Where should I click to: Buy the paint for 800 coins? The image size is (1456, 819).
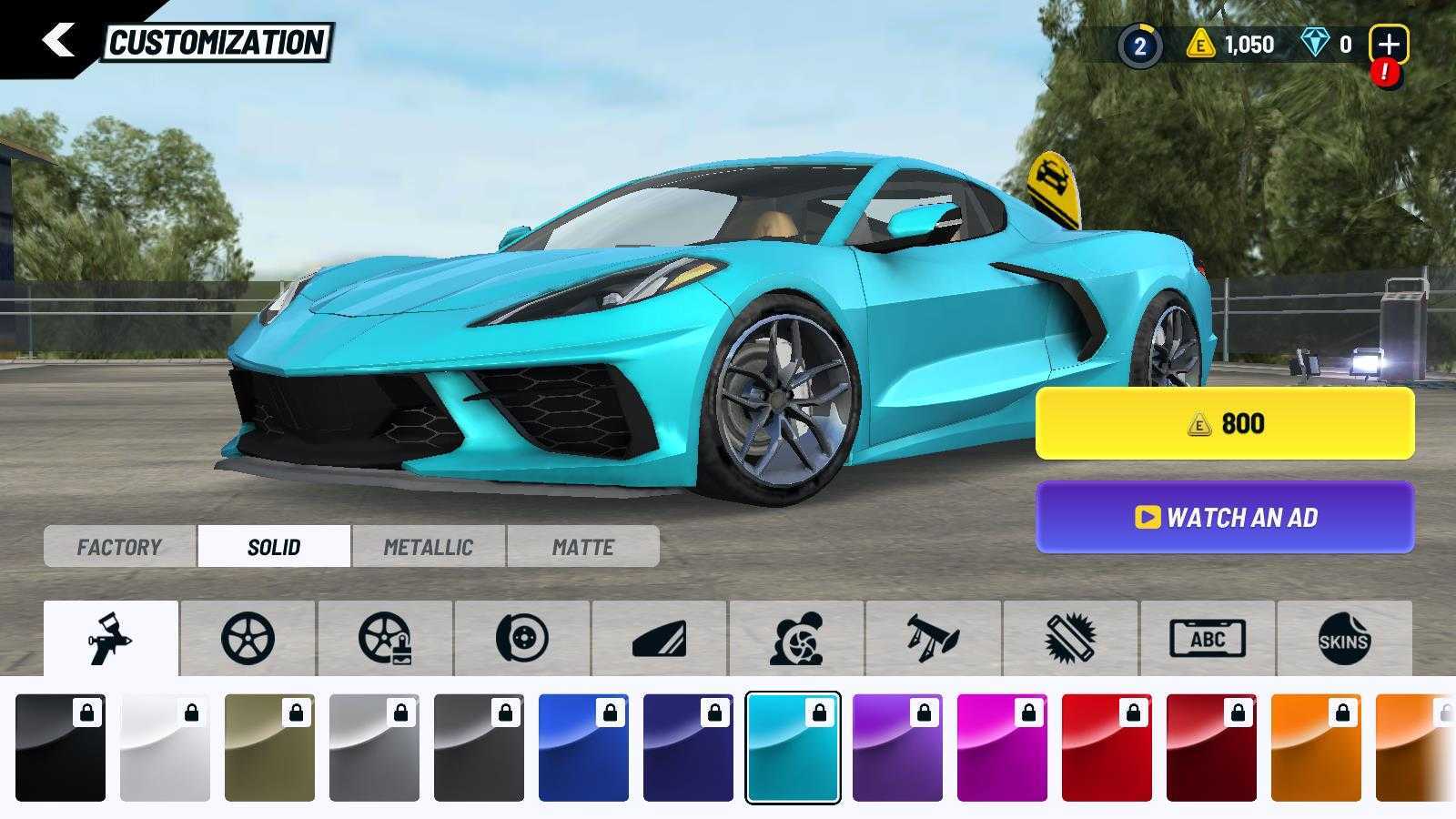pos(1225,423)
